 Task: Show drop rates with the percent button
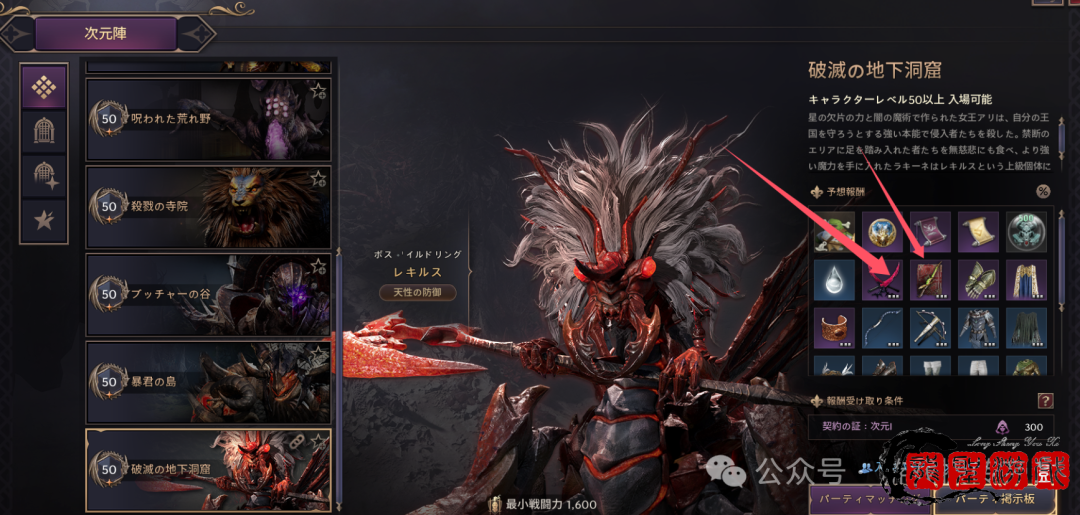pos(1043,192)
